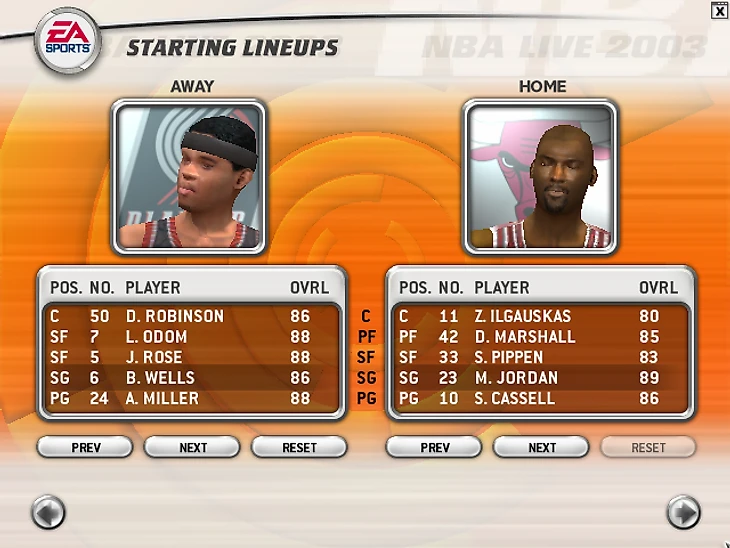Screen dimensions: 730x548
Task: Click PREV under the home lineup
Action: tap(435, 447)
